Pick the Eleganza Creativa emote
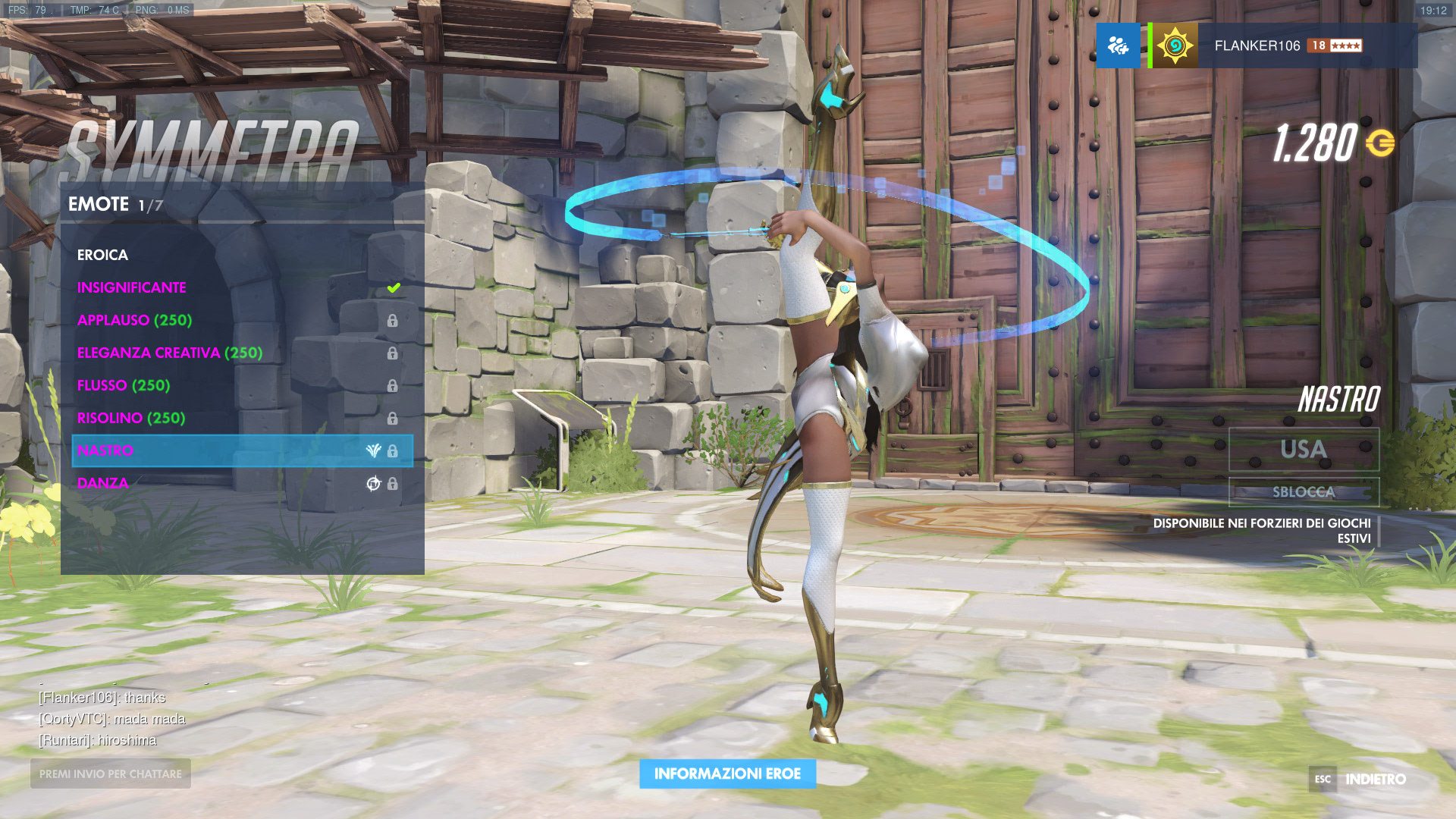The width and height of the screenshot is (1456, 819). pos(170,353)
